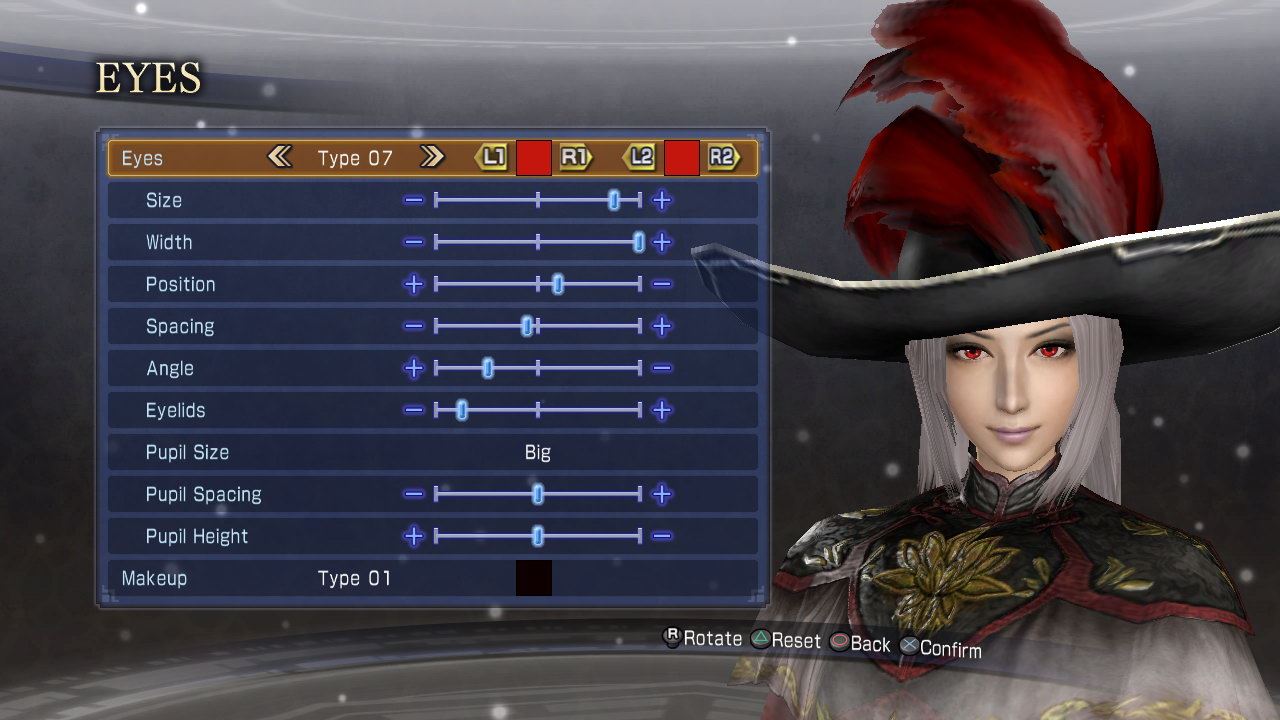The image size is (1280, 720).
Task: Click the Width slider handle
Action: [x=639, y=242]
